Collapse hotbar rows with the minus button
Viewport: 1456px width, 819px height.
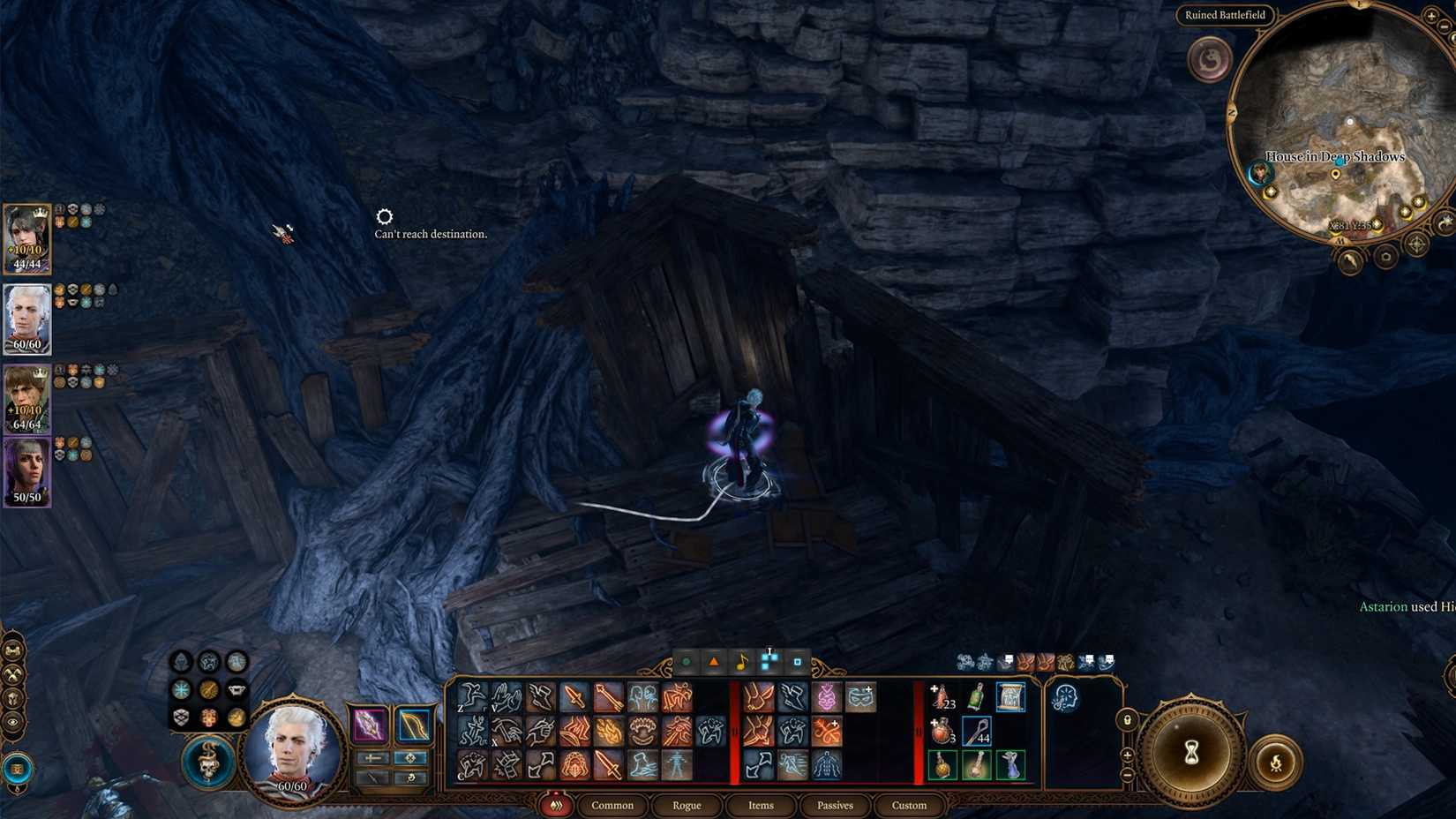click(1126, 774)
